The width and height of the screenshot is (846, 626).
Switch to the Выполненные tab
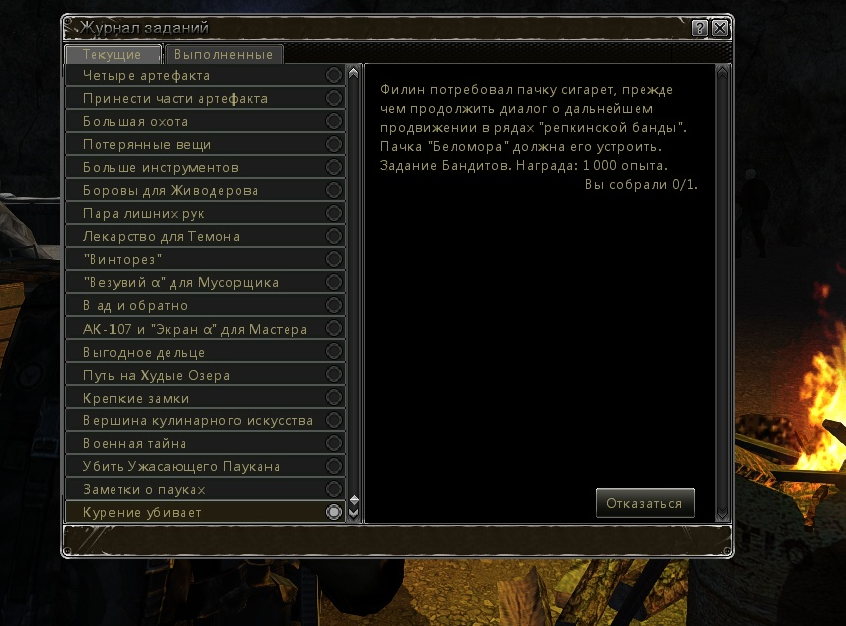[x=225, y=55]
